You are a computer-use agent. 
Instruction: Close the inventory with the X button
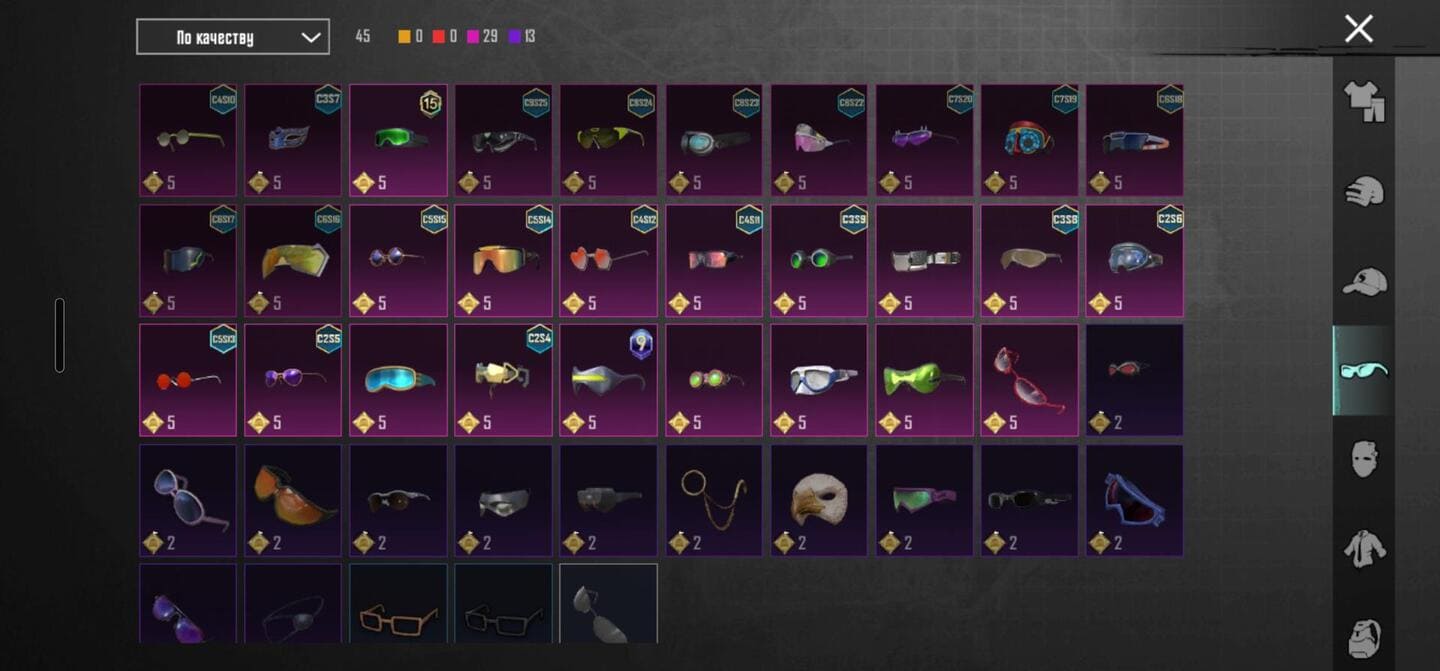click(x=1359, y=29)
